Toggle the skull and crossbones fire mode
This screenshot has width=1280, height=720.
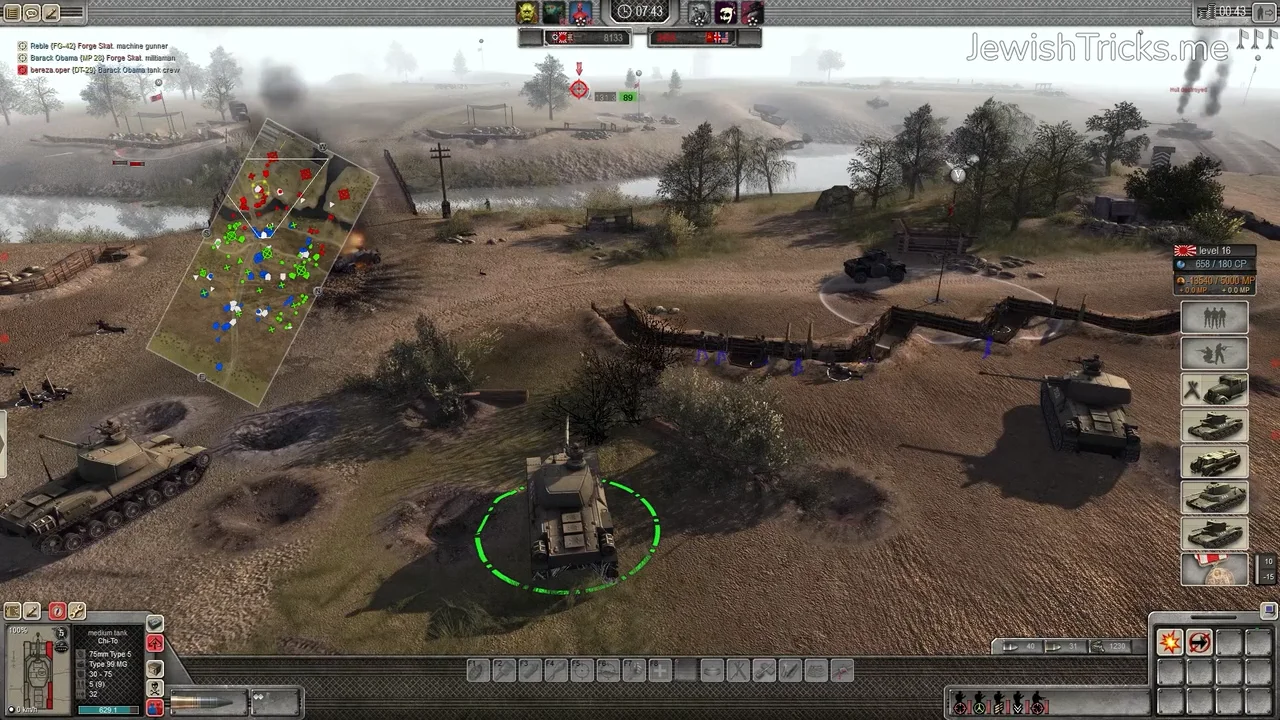point(155,688)
